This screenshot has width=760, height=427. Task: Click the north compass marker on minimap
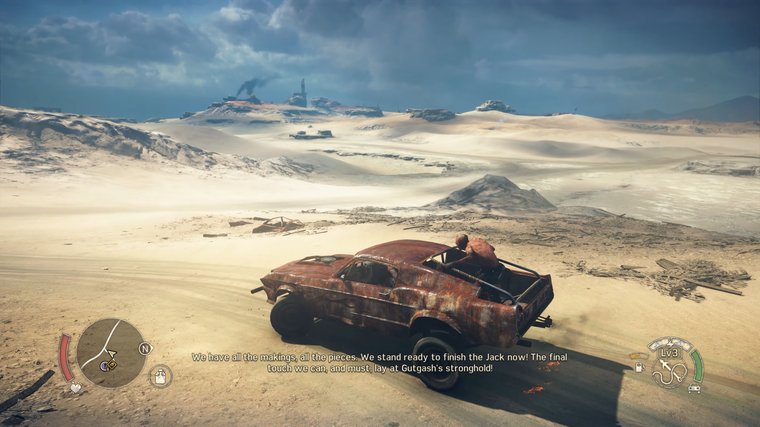pos(145,348)
